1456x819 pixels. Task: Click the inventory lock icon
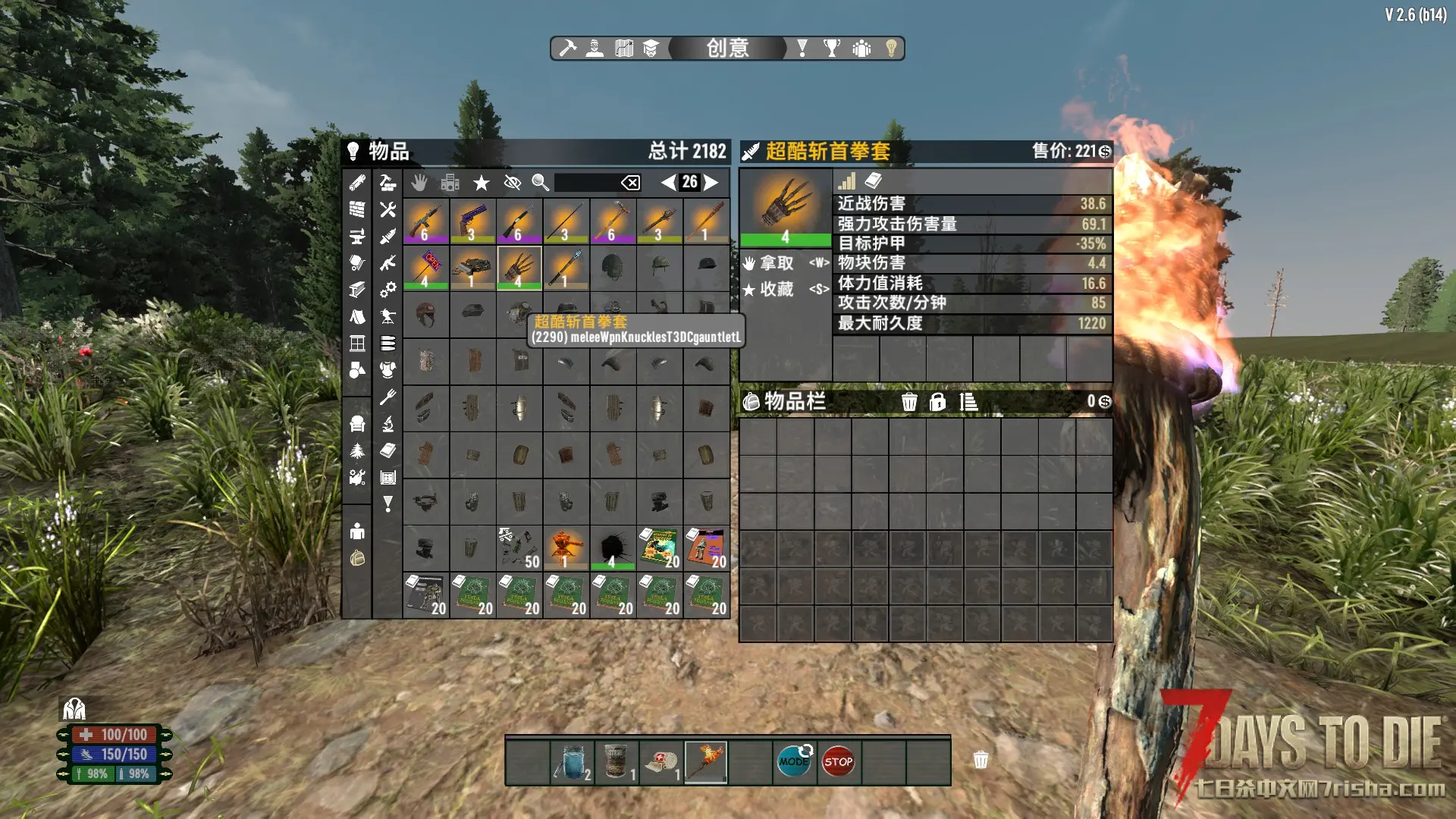pyautogui.click(x=938, y=402)
